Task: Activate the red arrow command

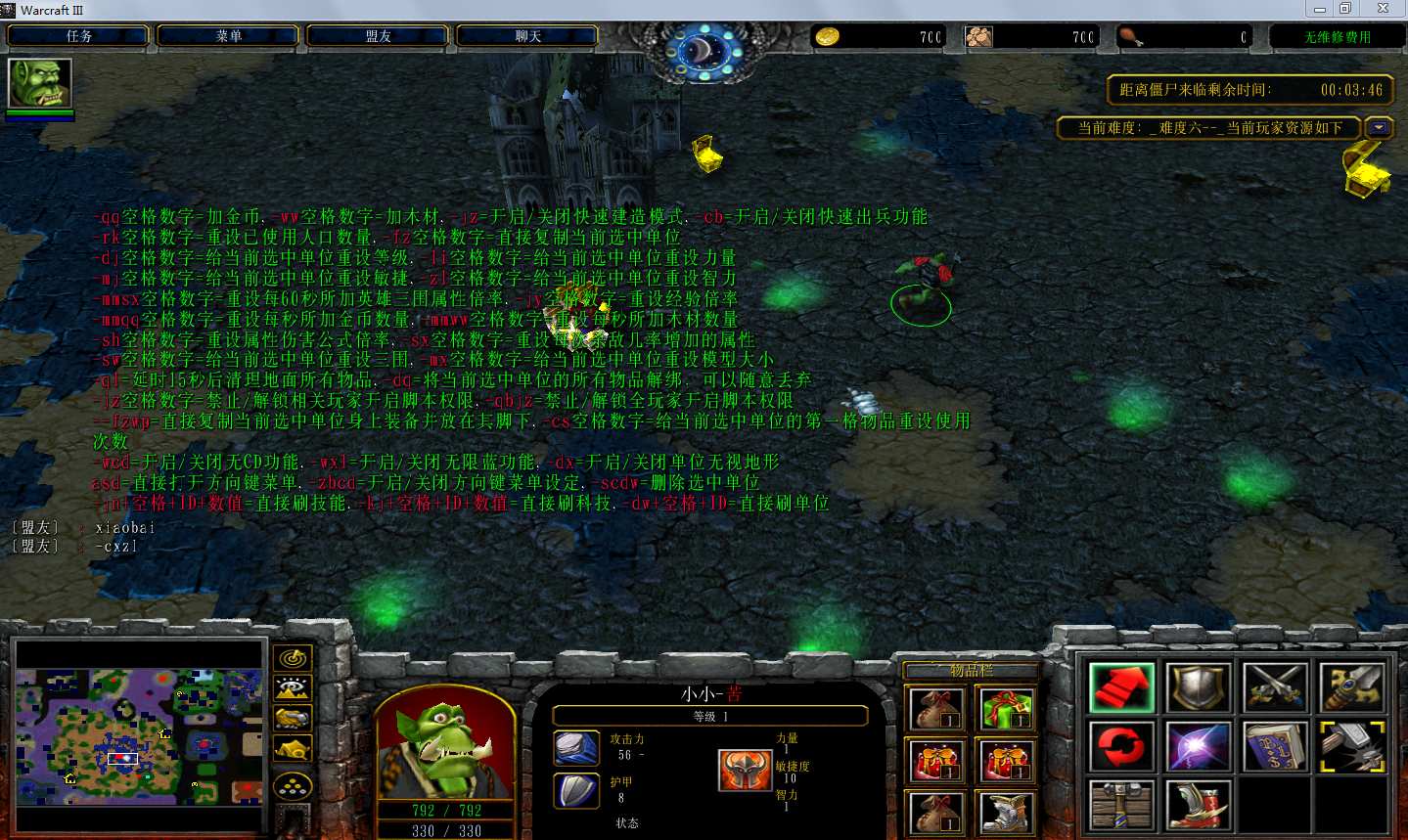Action: (1121, 686)
